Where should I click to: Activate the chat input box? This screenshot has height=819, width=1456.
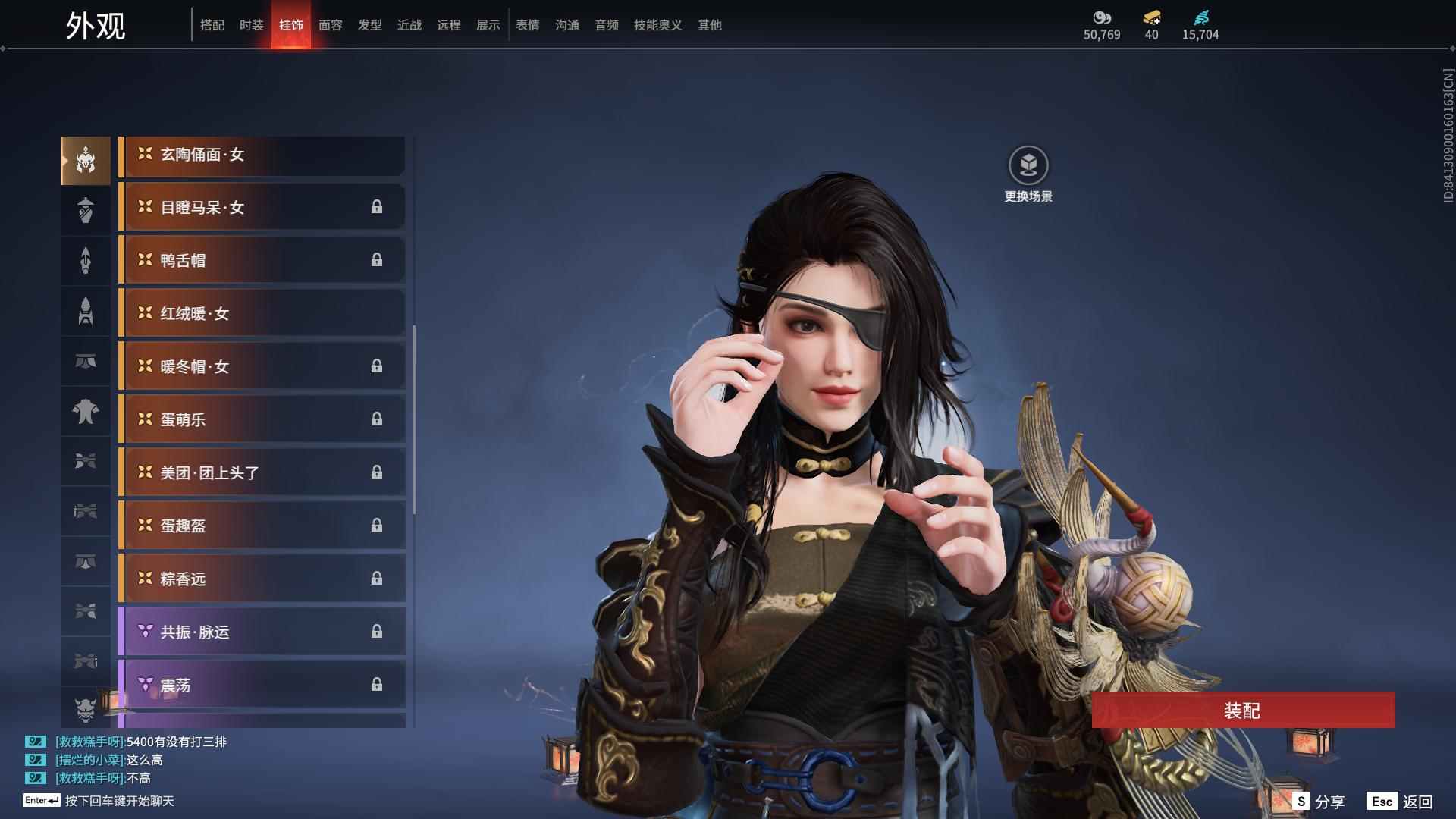pos(120,801)
